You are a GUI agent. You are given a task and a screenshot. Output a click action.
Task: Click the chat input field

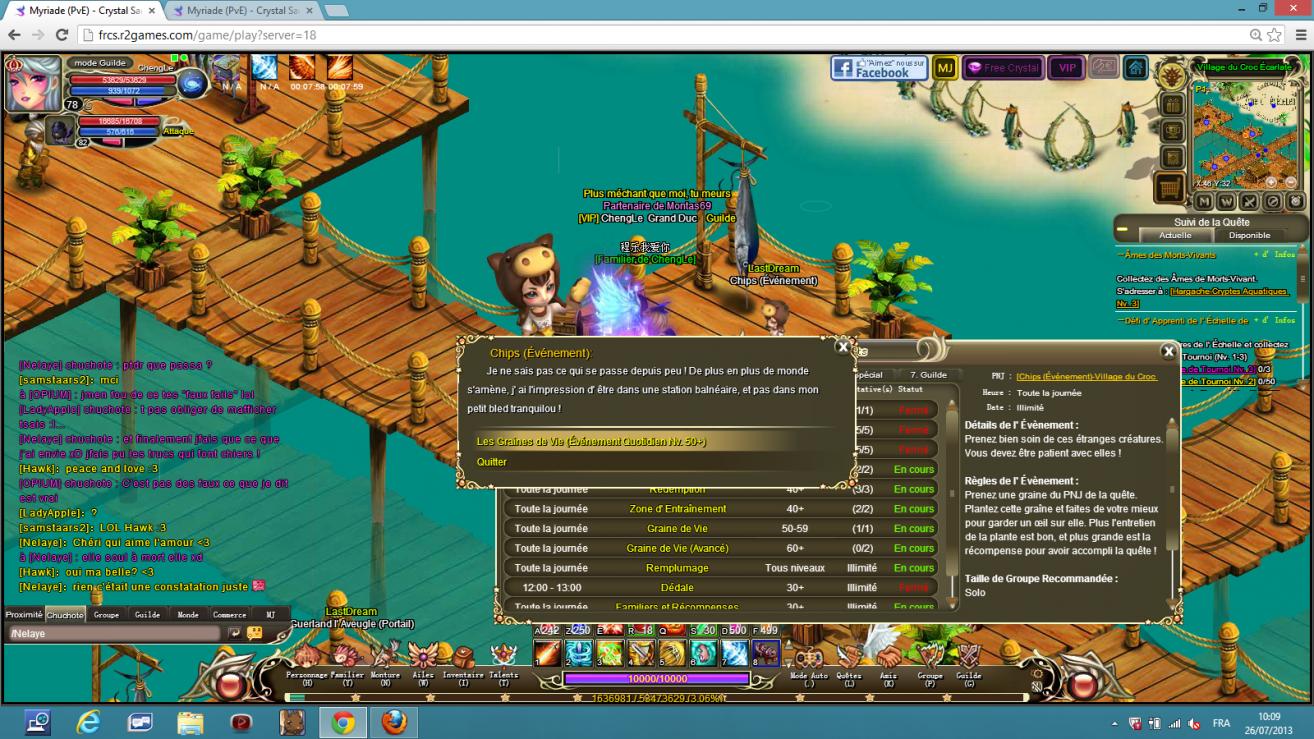click(x=115, y=633)
